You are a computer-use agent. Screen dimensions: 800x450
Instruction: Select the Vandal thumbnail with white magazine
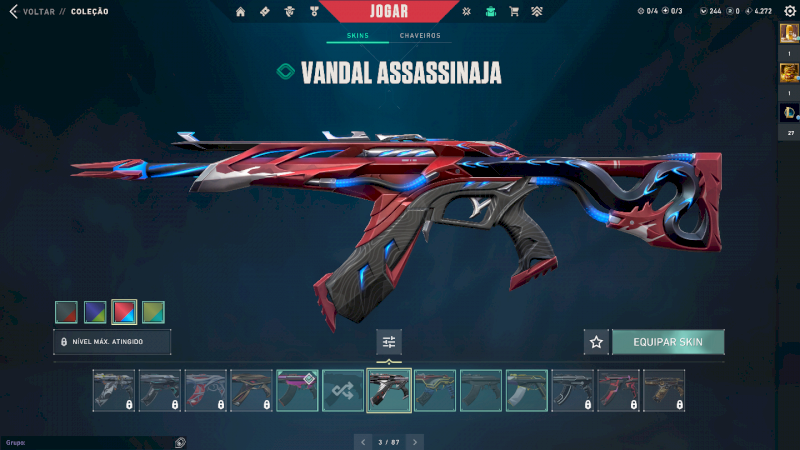[526, 390]
